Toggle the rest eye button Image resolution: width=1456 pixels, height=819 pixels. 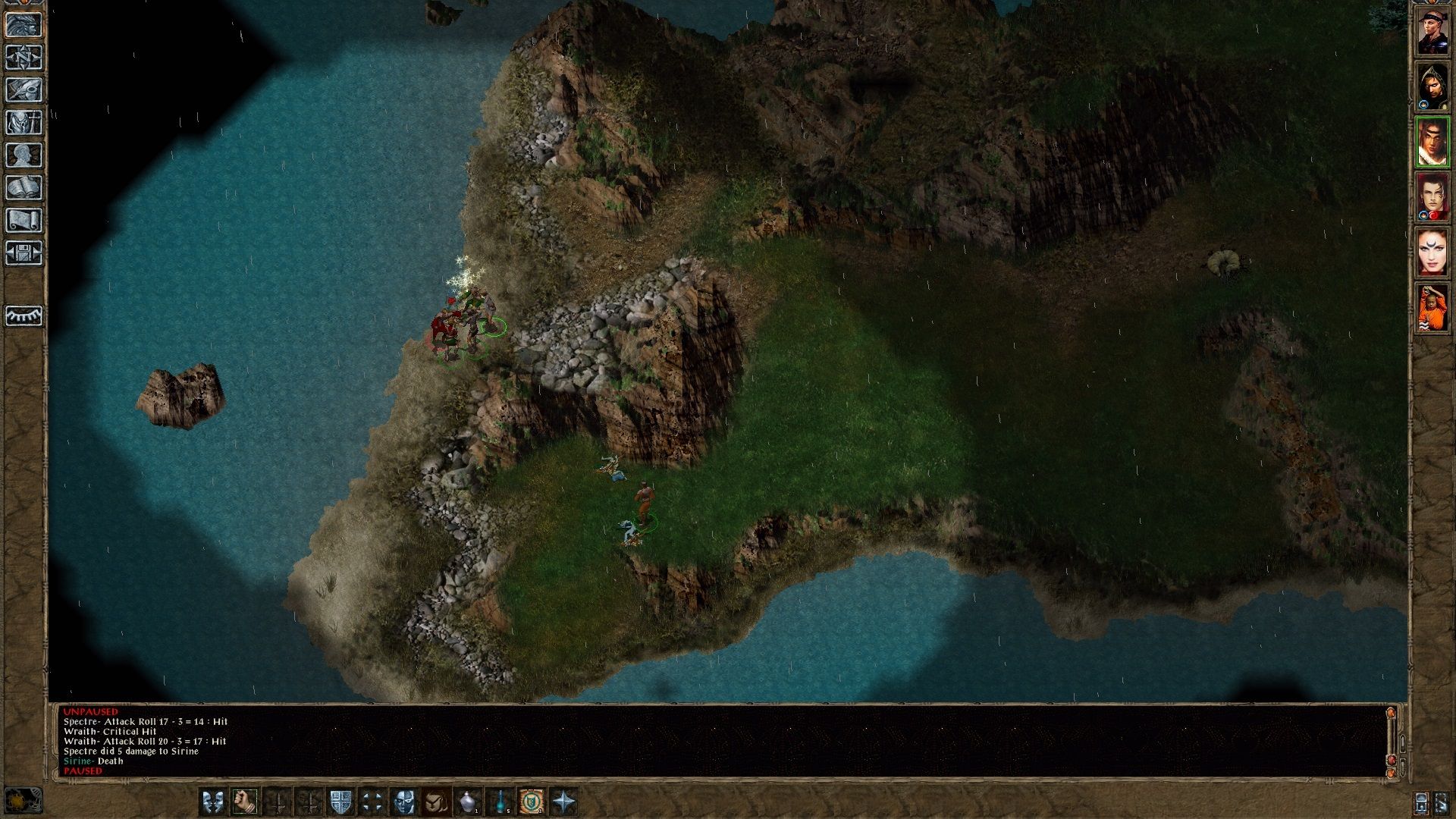point(24,315)
